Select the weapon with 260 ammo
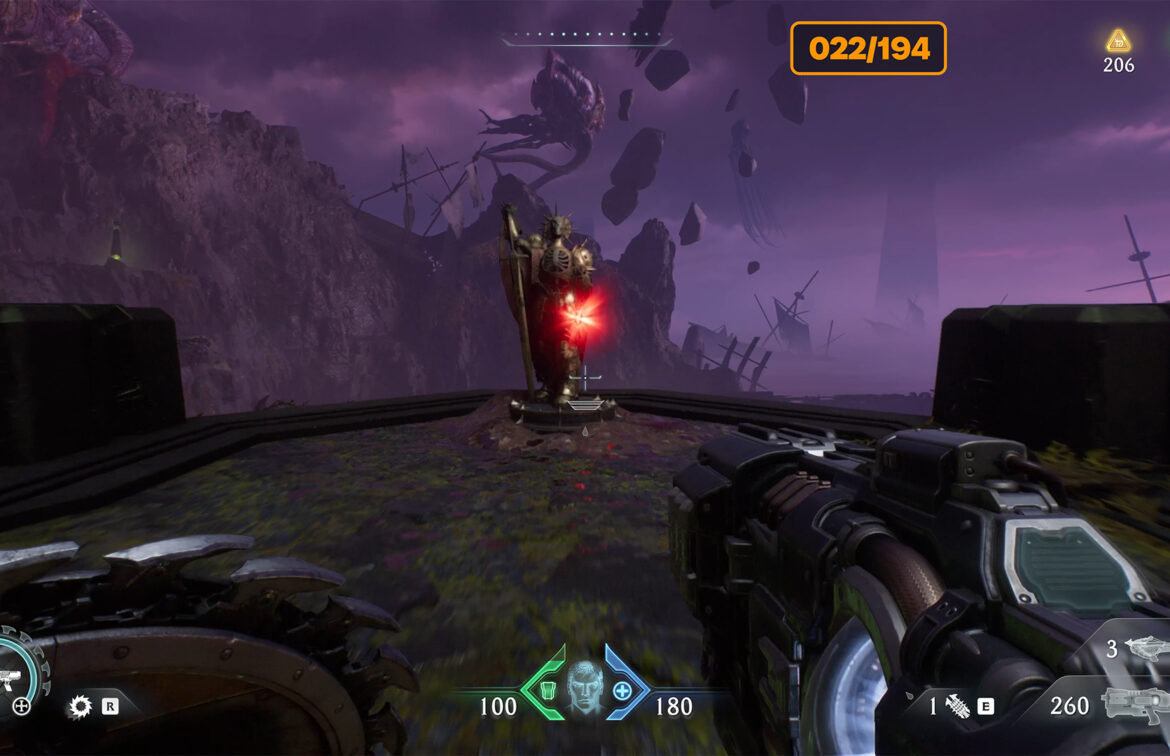This screenshot has width=1170, height=756. pyautogui.click(x=1136, y=705)
